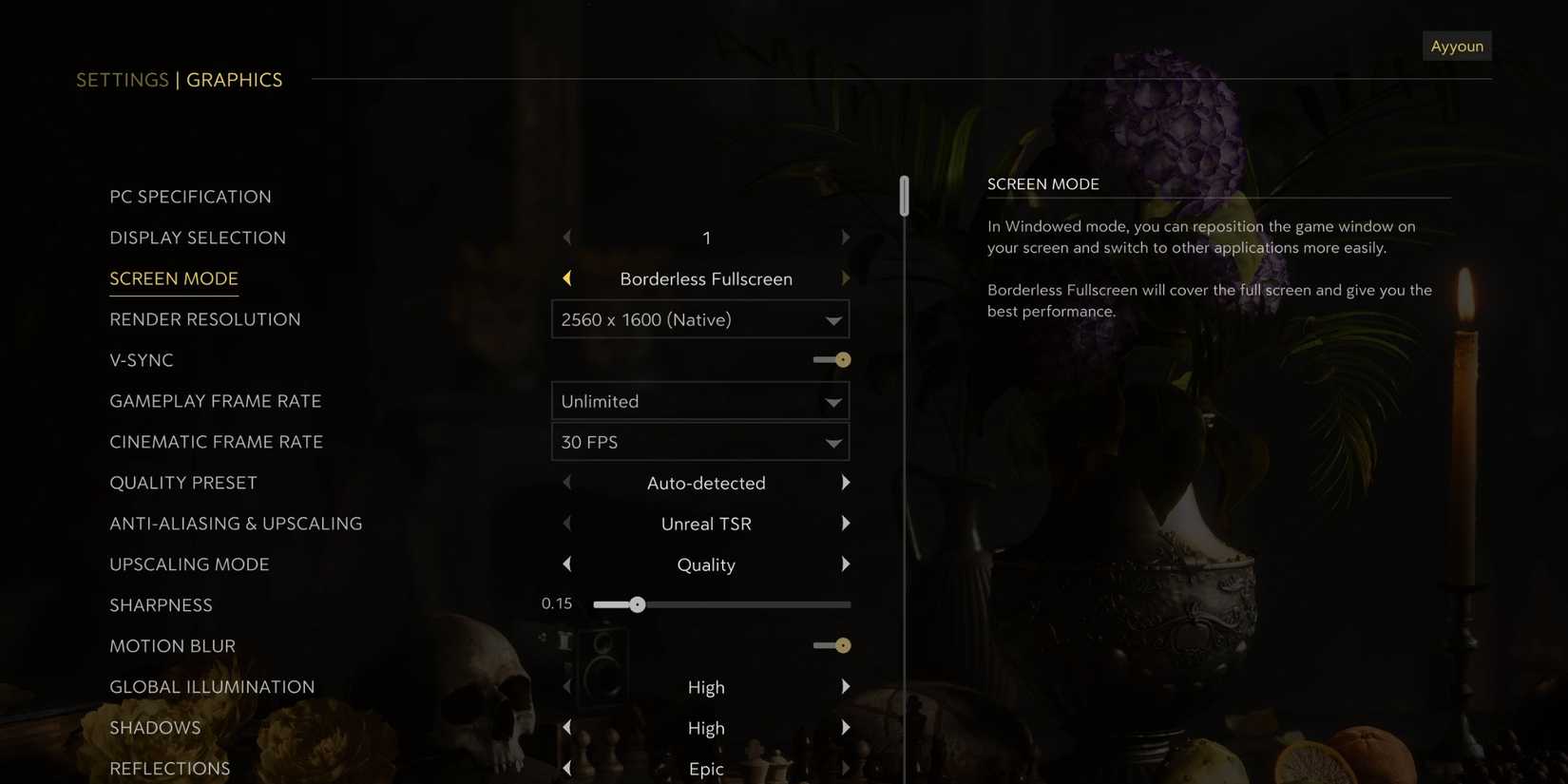1568x784 pixels.
Task: Select the RENDER RESOLUTION setting
Action: pyautogui.click(x=204, y=318)
